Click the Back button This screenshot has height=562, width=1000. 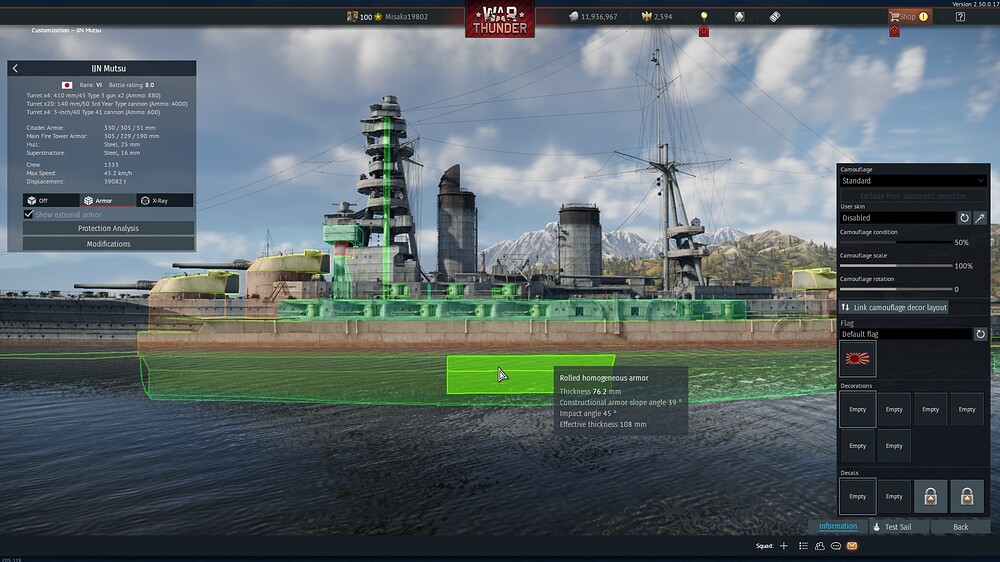960,527
